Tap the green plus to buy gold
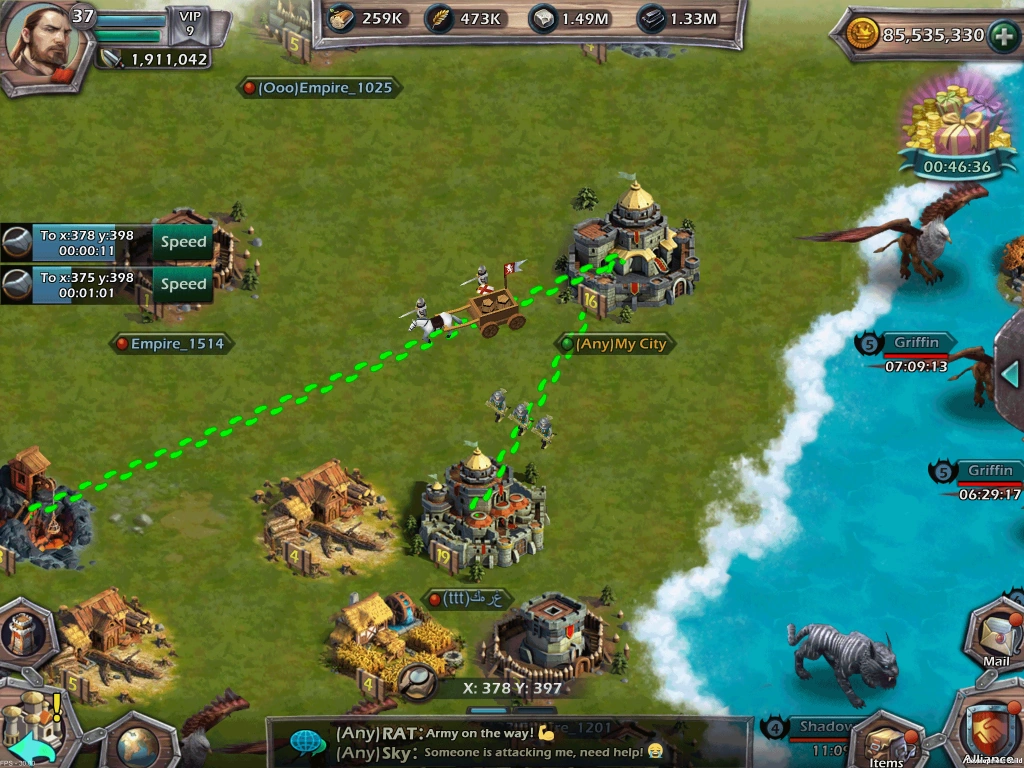The image size is (1024, 768). pos(1003,37)
